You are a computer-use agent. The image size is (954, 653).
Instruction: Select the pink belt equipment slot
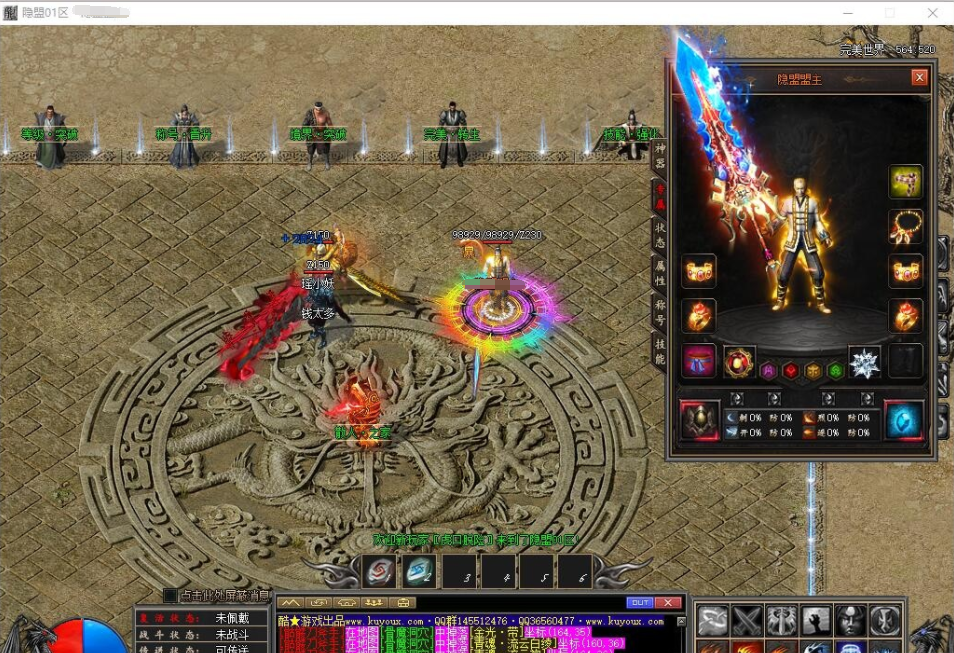(699, 361)
